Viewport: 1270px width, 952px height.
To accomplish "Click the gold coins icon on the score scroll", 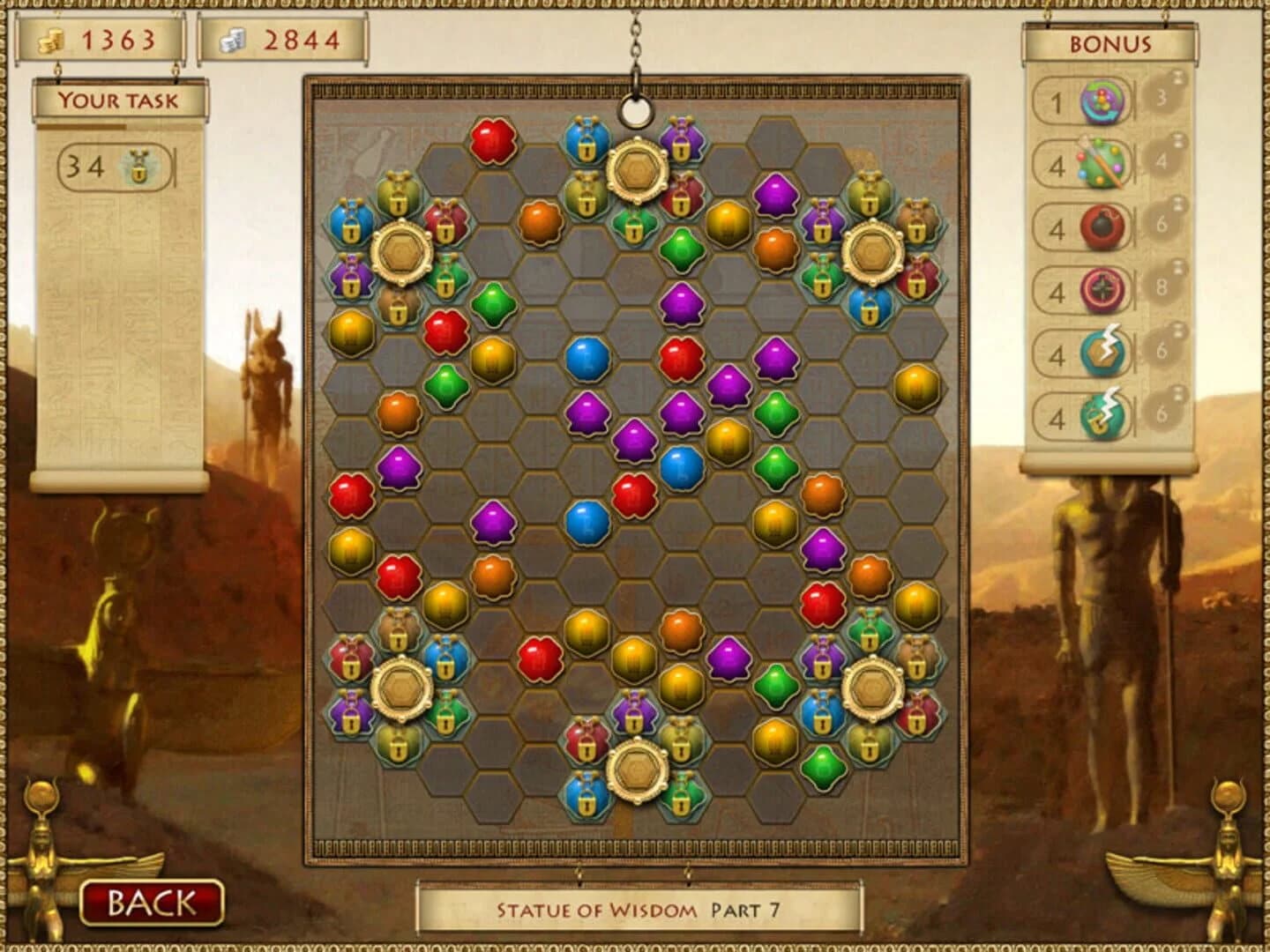I will pyautogui.click(x=53, y=39).
